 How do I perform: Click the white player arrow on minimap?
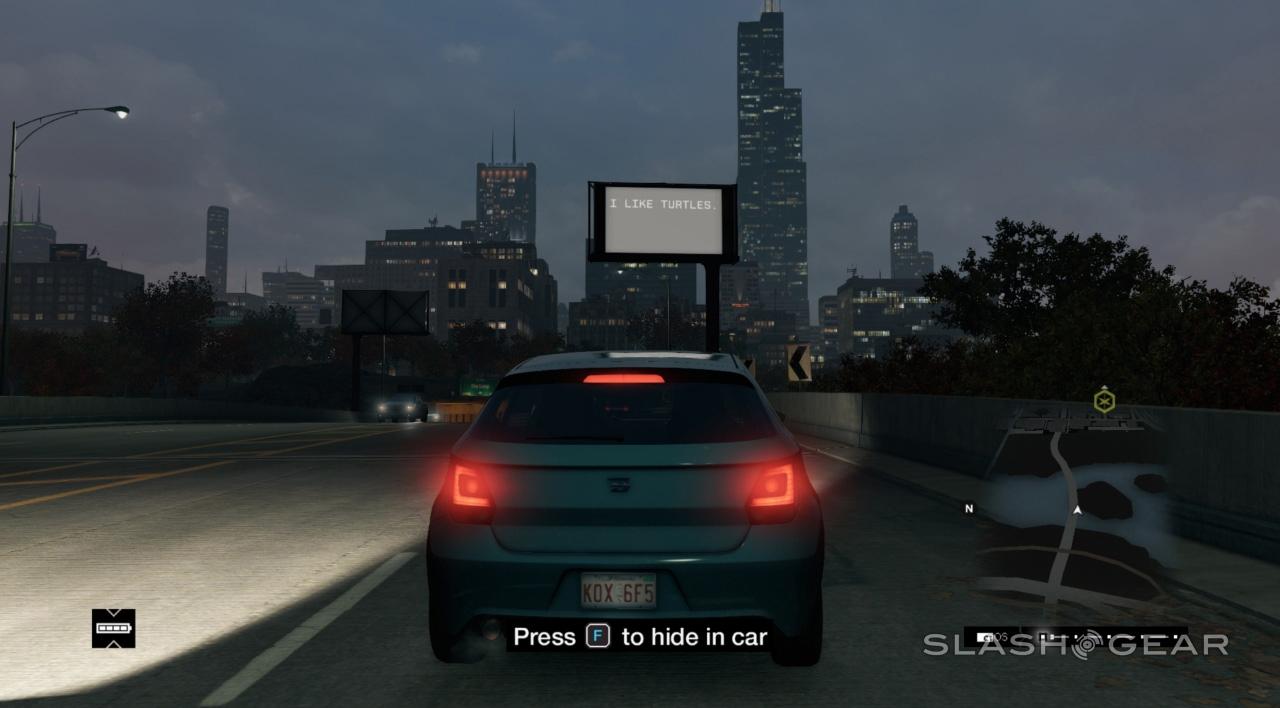[1077, 510]
